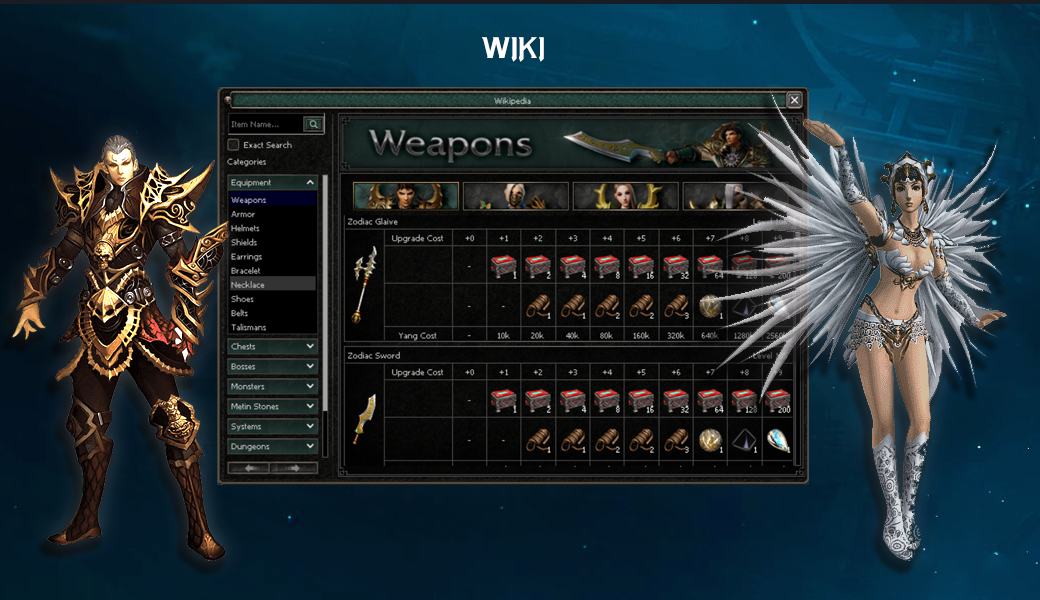This screenshot has width=1040, height=600.
Task: Choose the Helmets category
Action: 245,228
